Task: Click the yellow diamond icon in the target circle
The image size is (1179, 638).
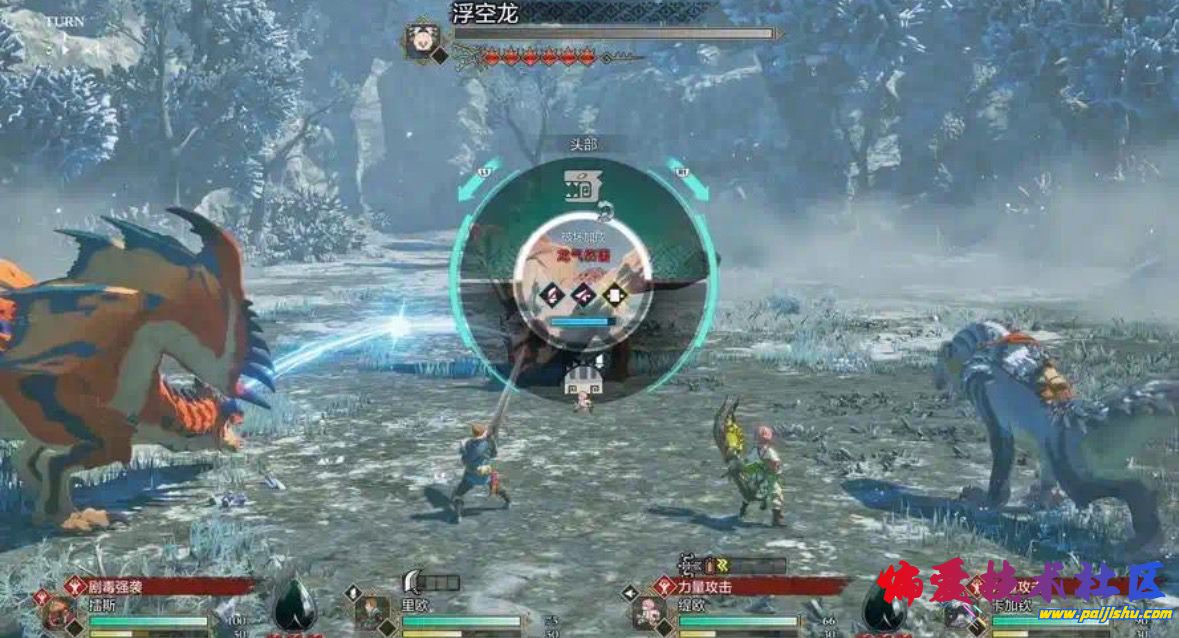Action: pyautogui.click(x=615, y=294)
